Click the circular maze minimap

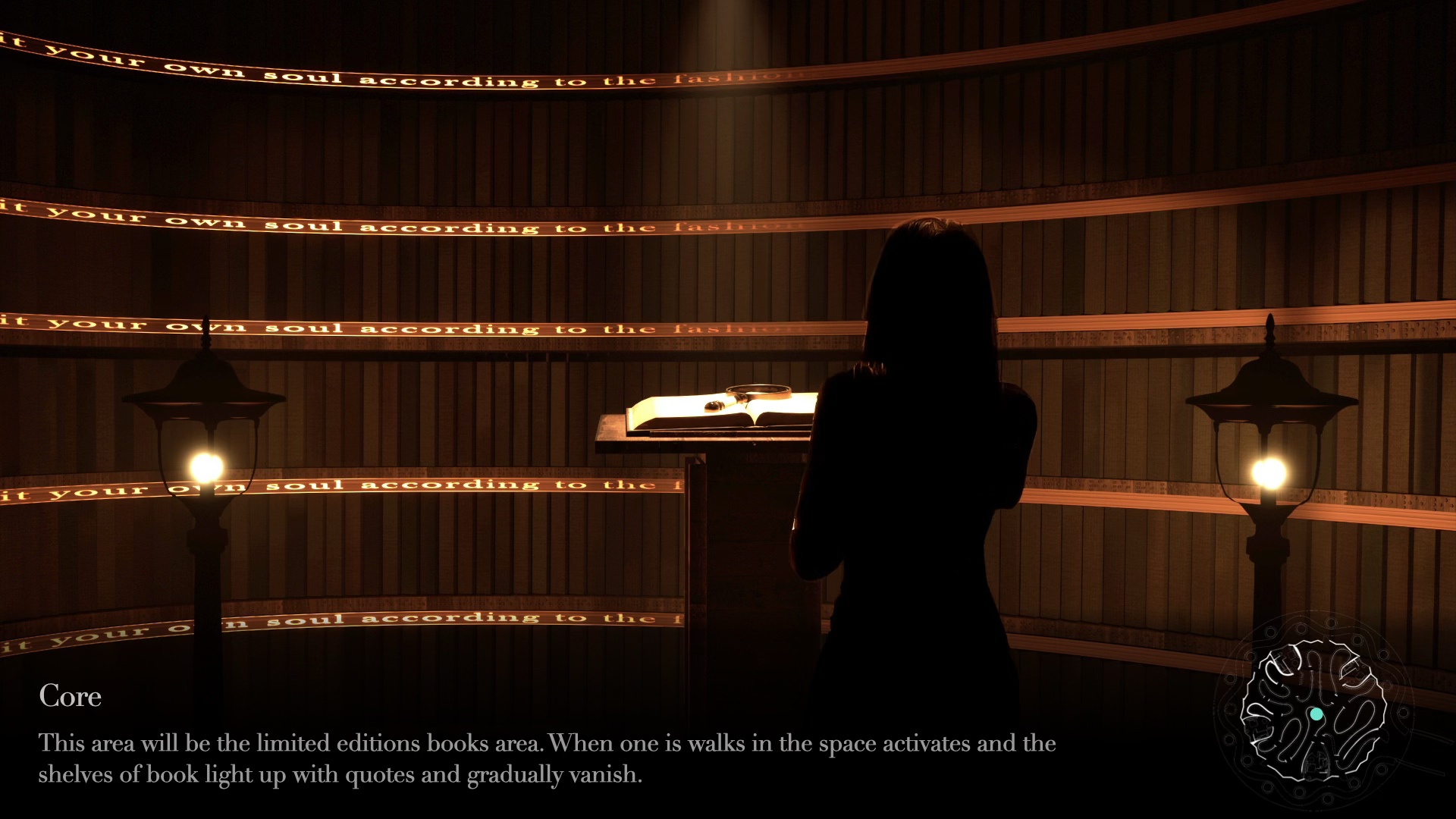click(1313, 711)
